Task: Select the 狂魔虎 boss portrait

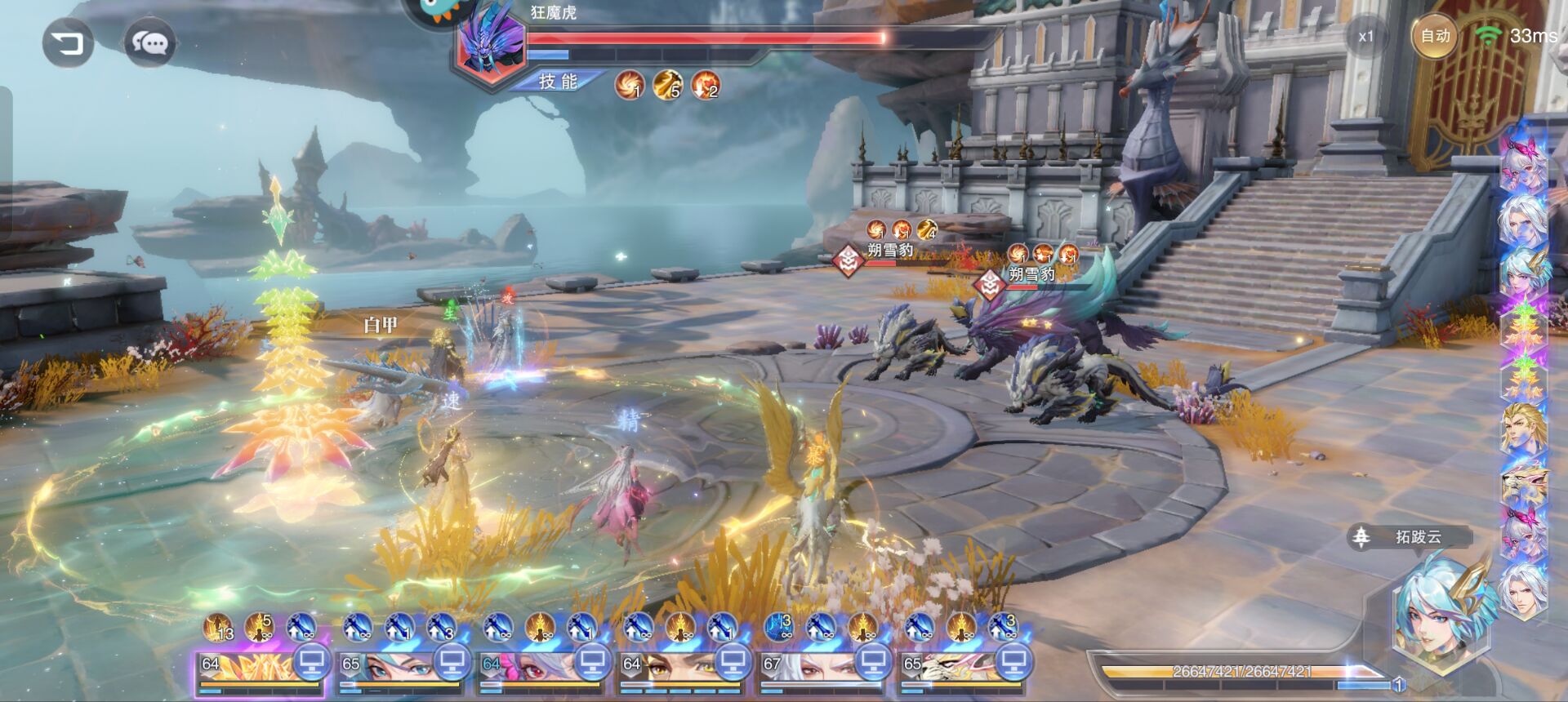Action: pos(492,47)
